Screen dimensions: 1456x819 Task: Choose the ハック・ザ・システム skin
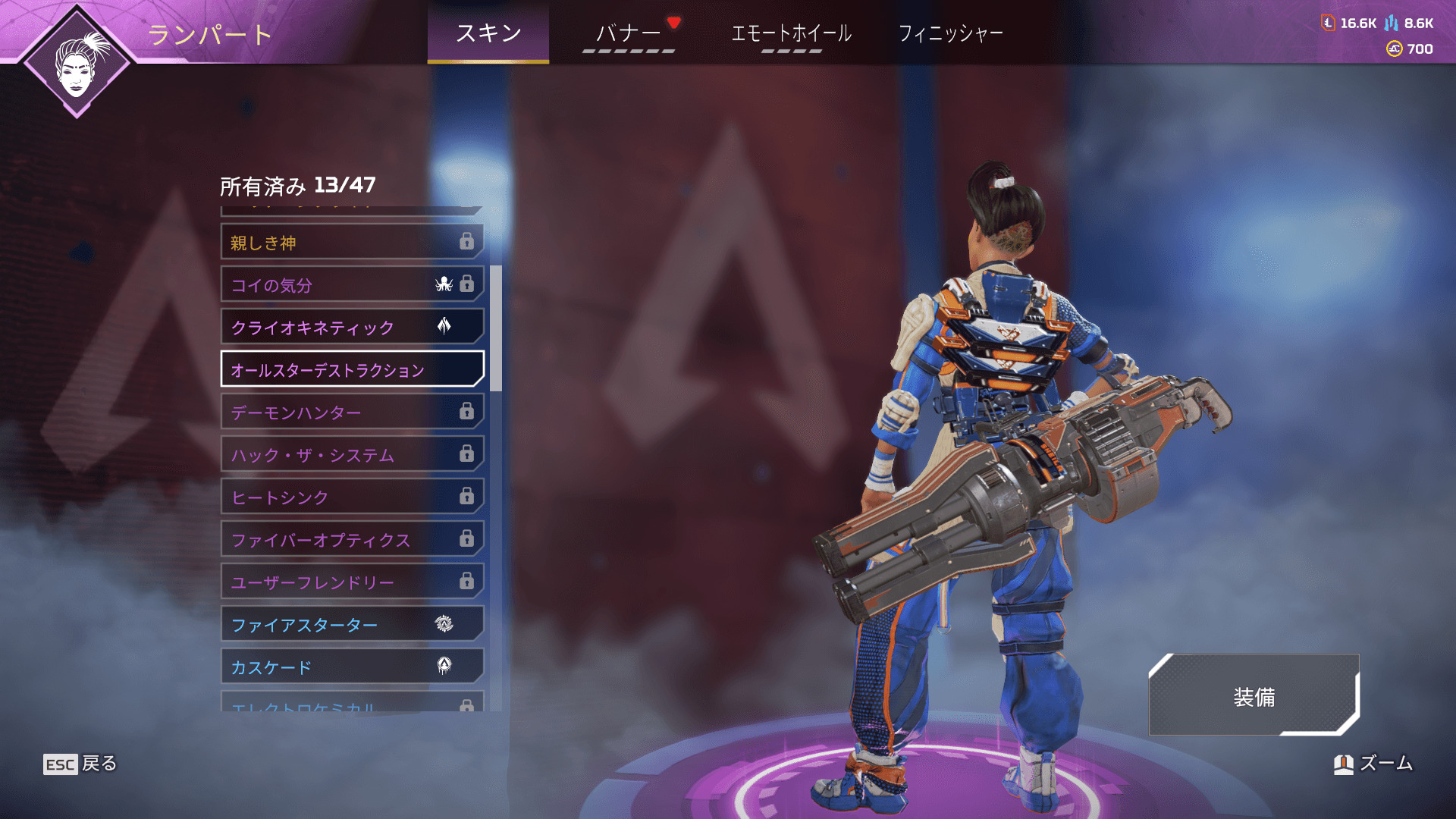pyautogui.click(x=352, y=455)
